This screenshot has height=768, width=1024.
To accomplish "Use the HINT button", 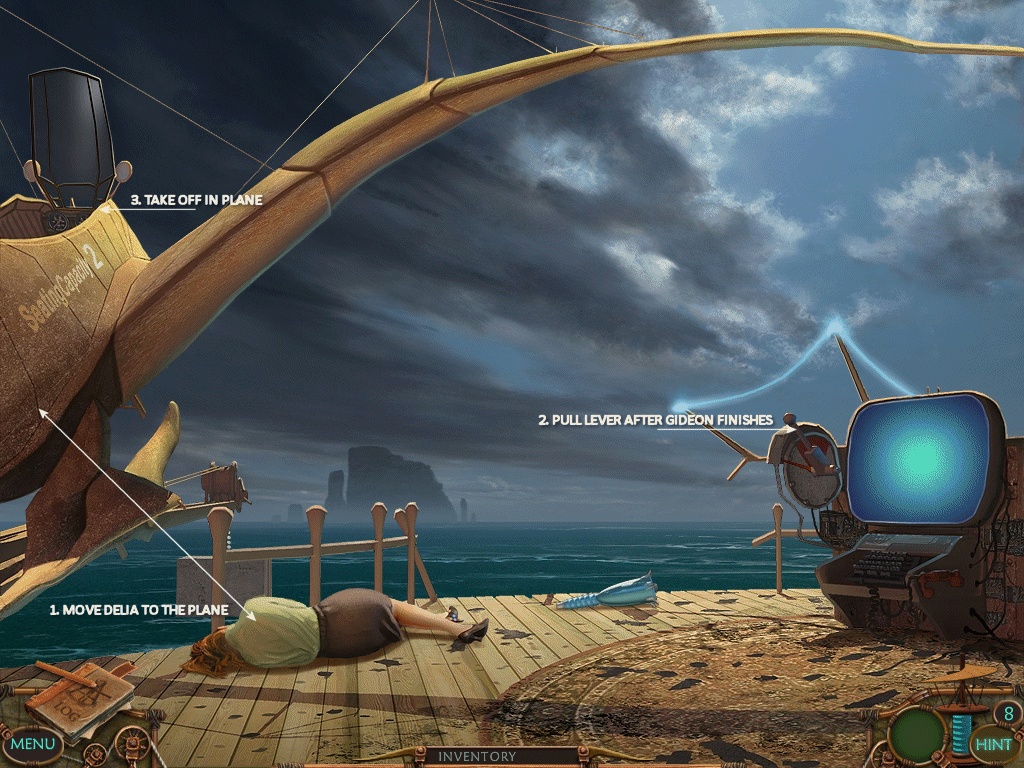I will click(x=993, y=744).
